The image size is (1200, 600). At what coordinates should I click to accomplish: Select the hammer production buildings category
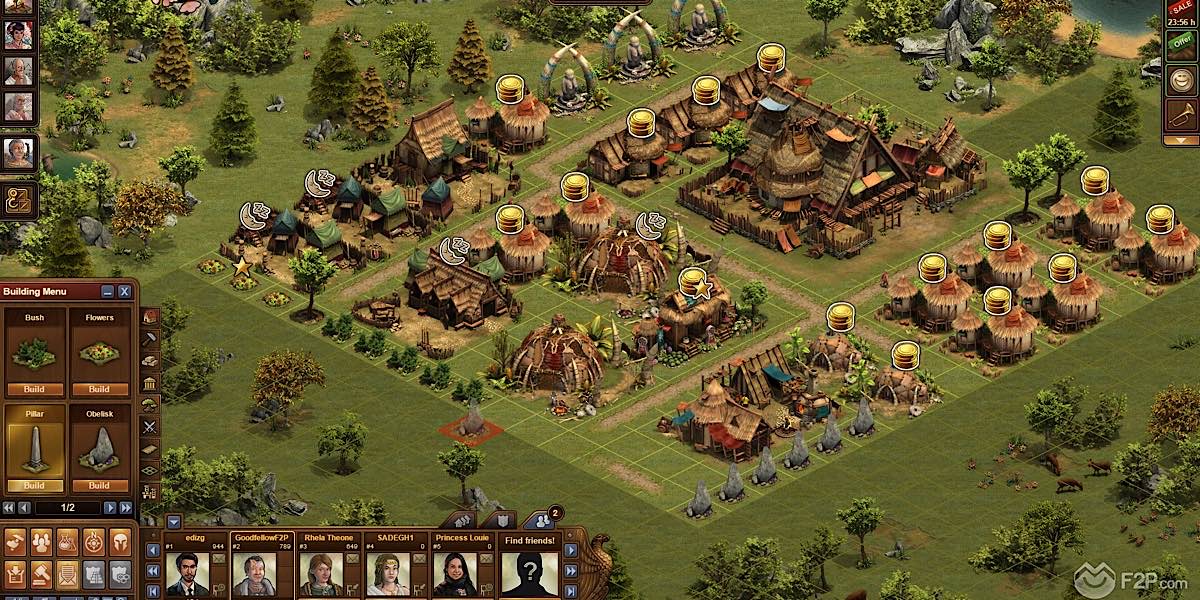(150, 339)
